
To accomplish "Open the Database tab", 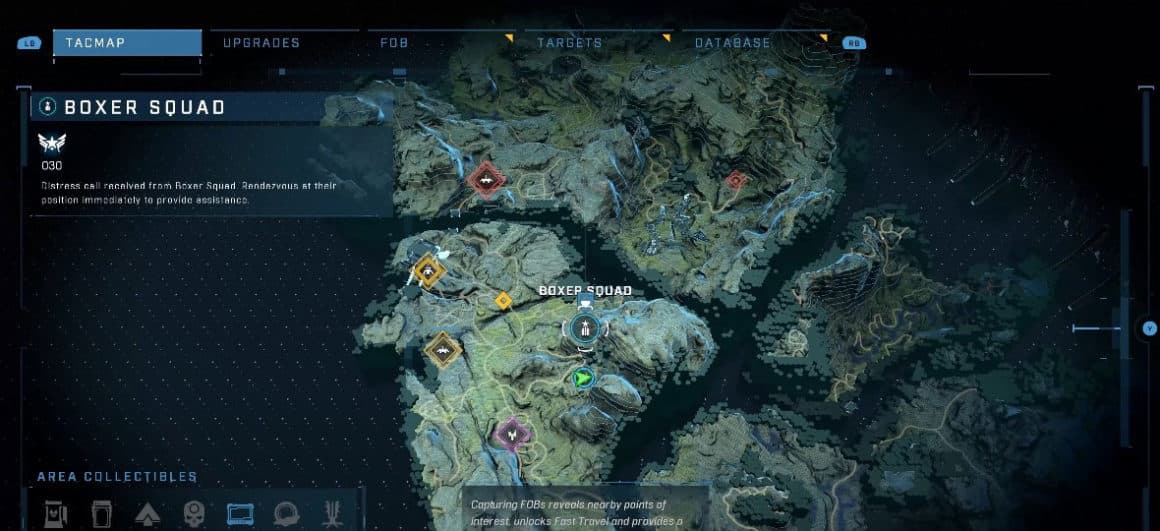I will click(733, 43).
